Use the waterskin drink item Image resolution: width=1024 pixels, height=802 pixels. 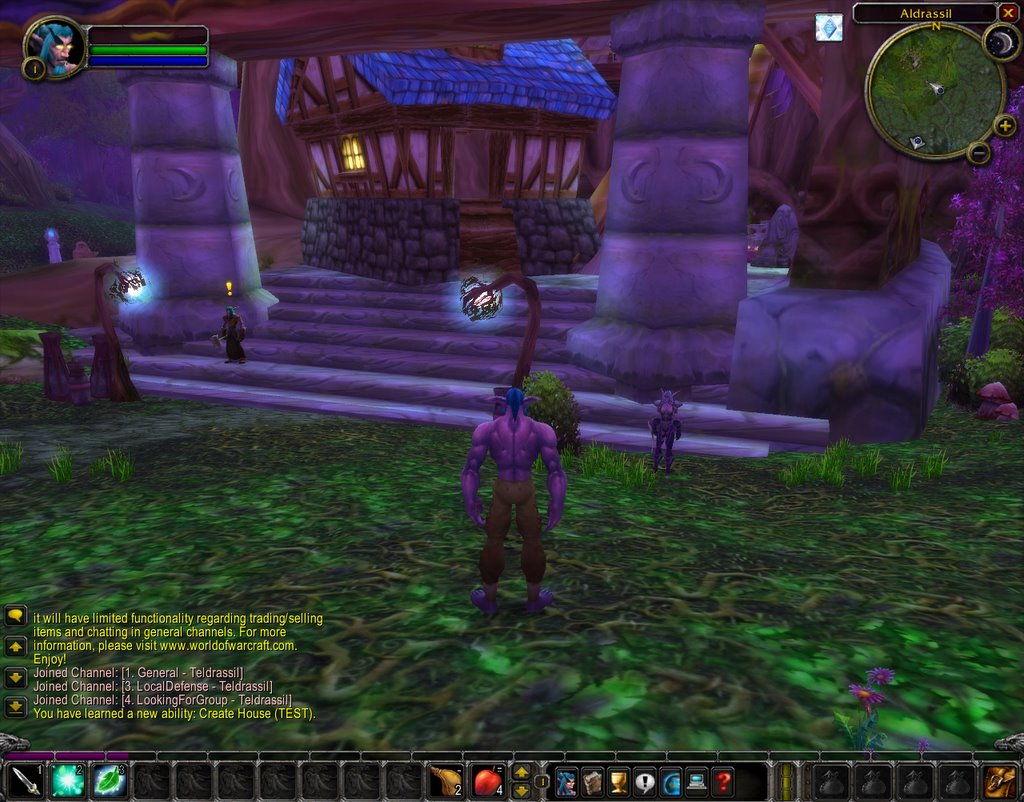pos(446,781)
